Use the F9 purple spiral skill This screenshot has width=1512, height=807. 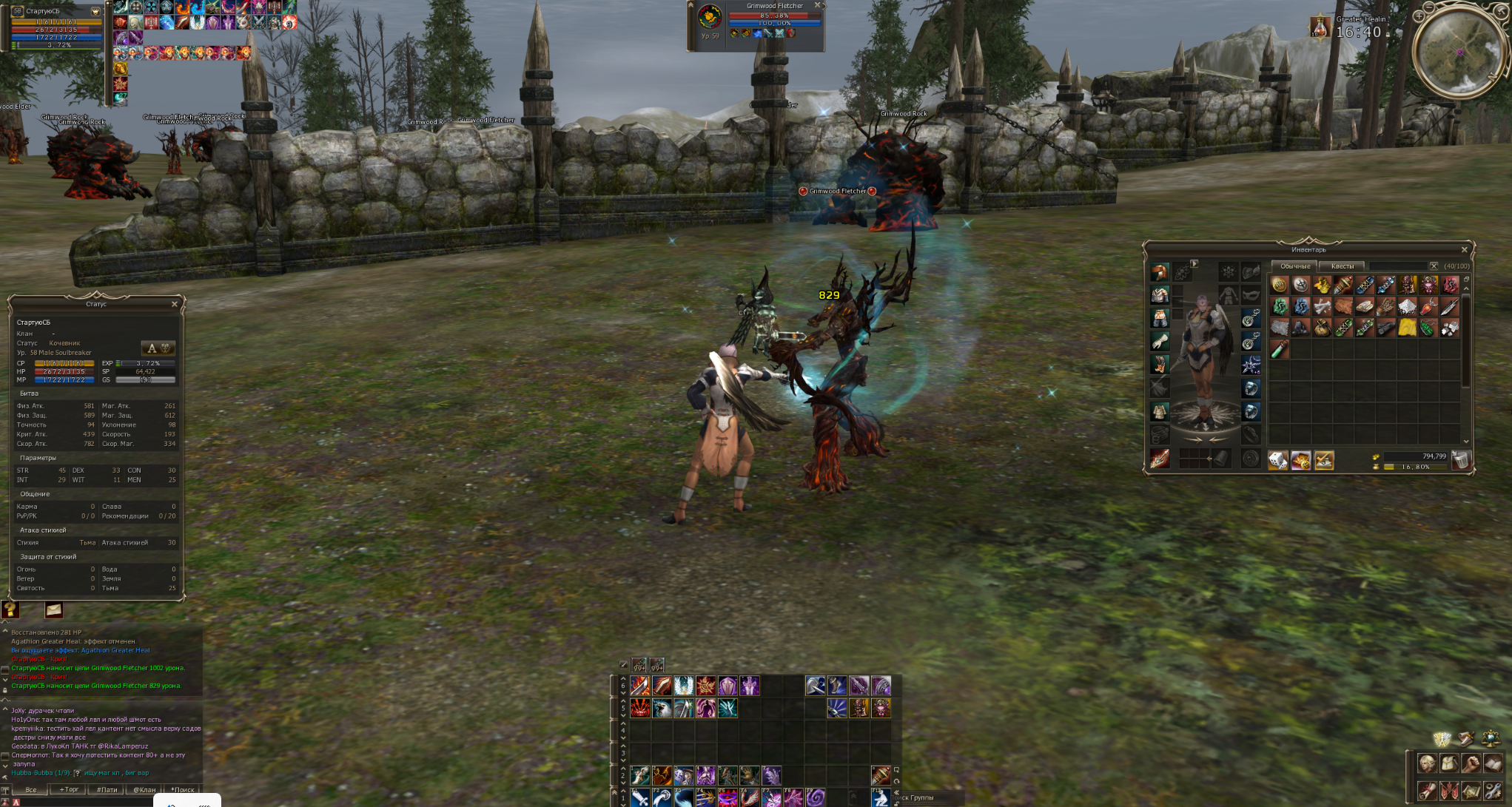(816, 798)
